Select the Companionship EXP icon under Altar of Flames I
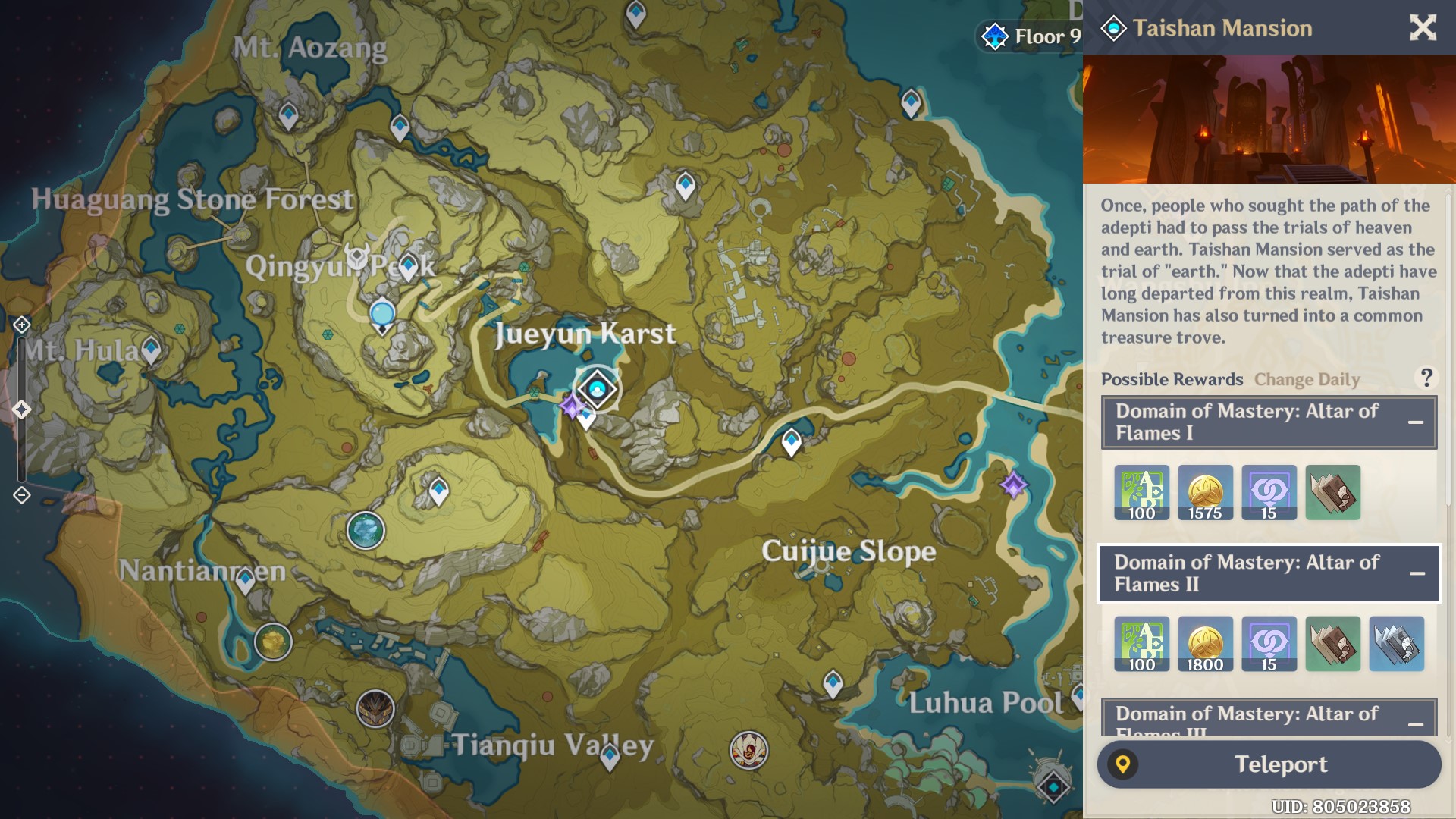 [x=1268, y=493]
